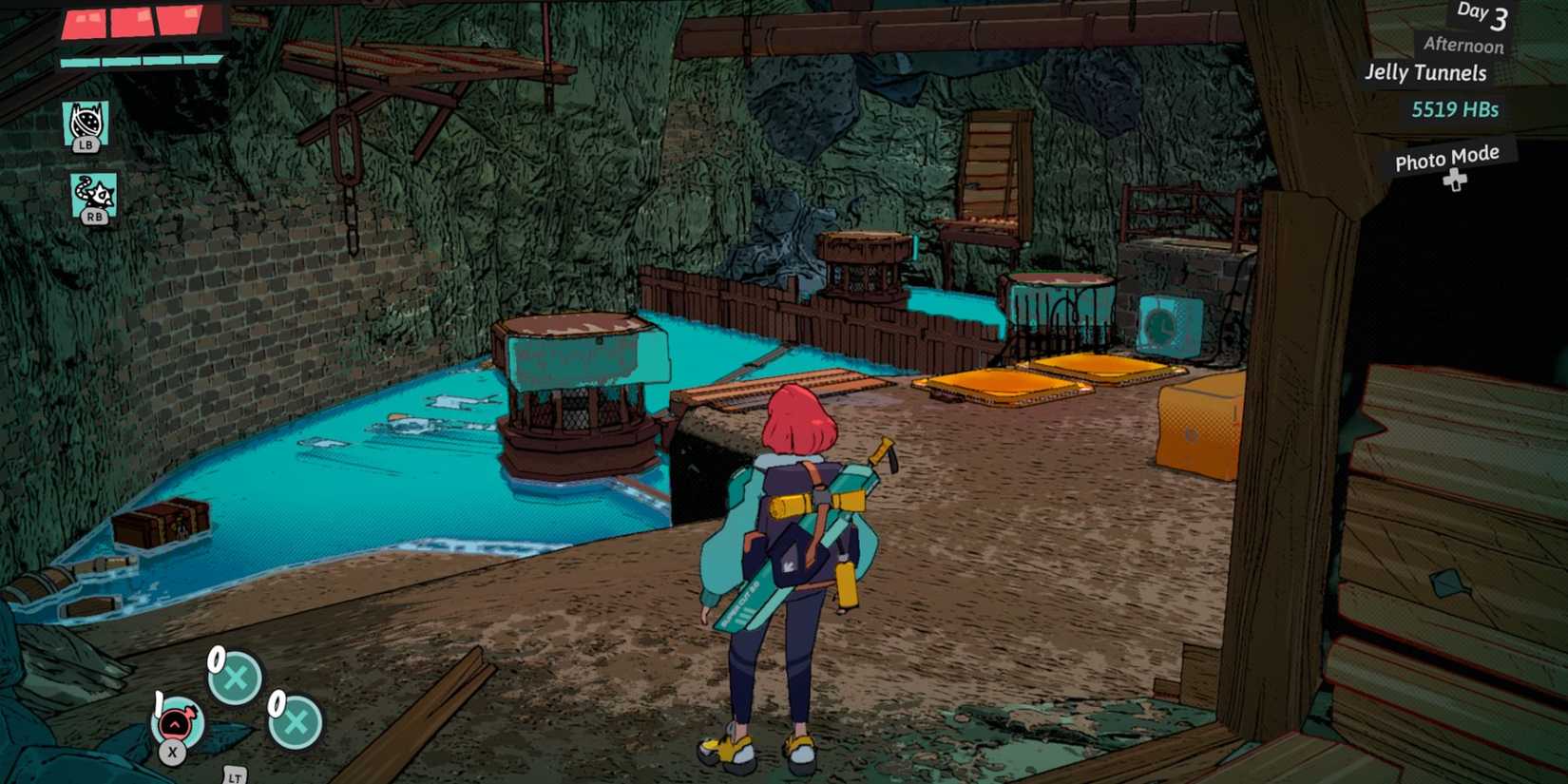Click the red health bar segments
Screen dimensions: 1568x784
pyautogui.click(x=133, y=24)
